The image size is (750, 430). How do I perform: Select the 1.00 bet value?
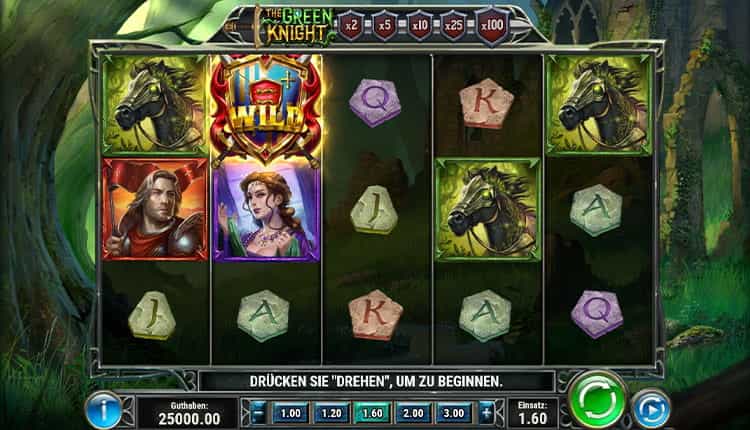289,411
